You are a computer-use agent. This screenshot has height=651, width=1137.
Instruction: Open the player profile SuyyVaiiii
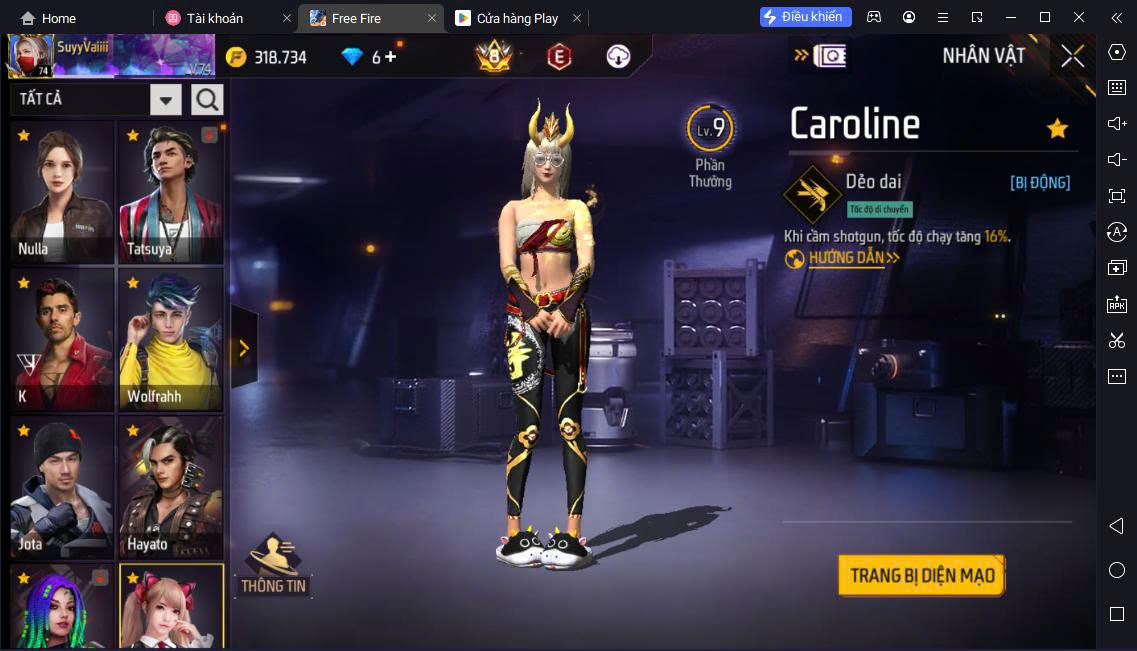tap(110, 55)
